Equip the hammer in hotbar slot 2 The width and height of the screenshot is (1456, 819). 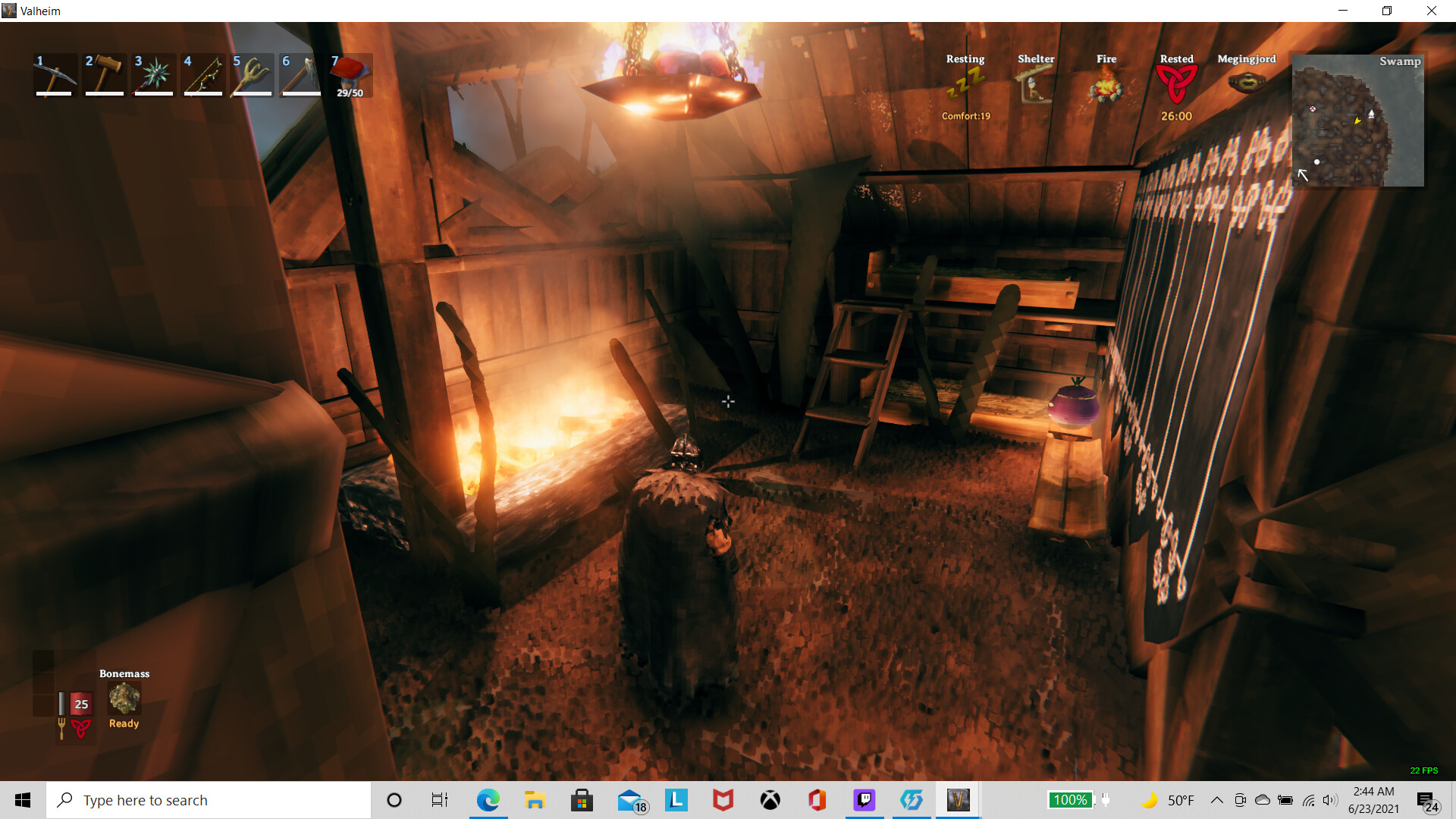click(x=104, y=74)
